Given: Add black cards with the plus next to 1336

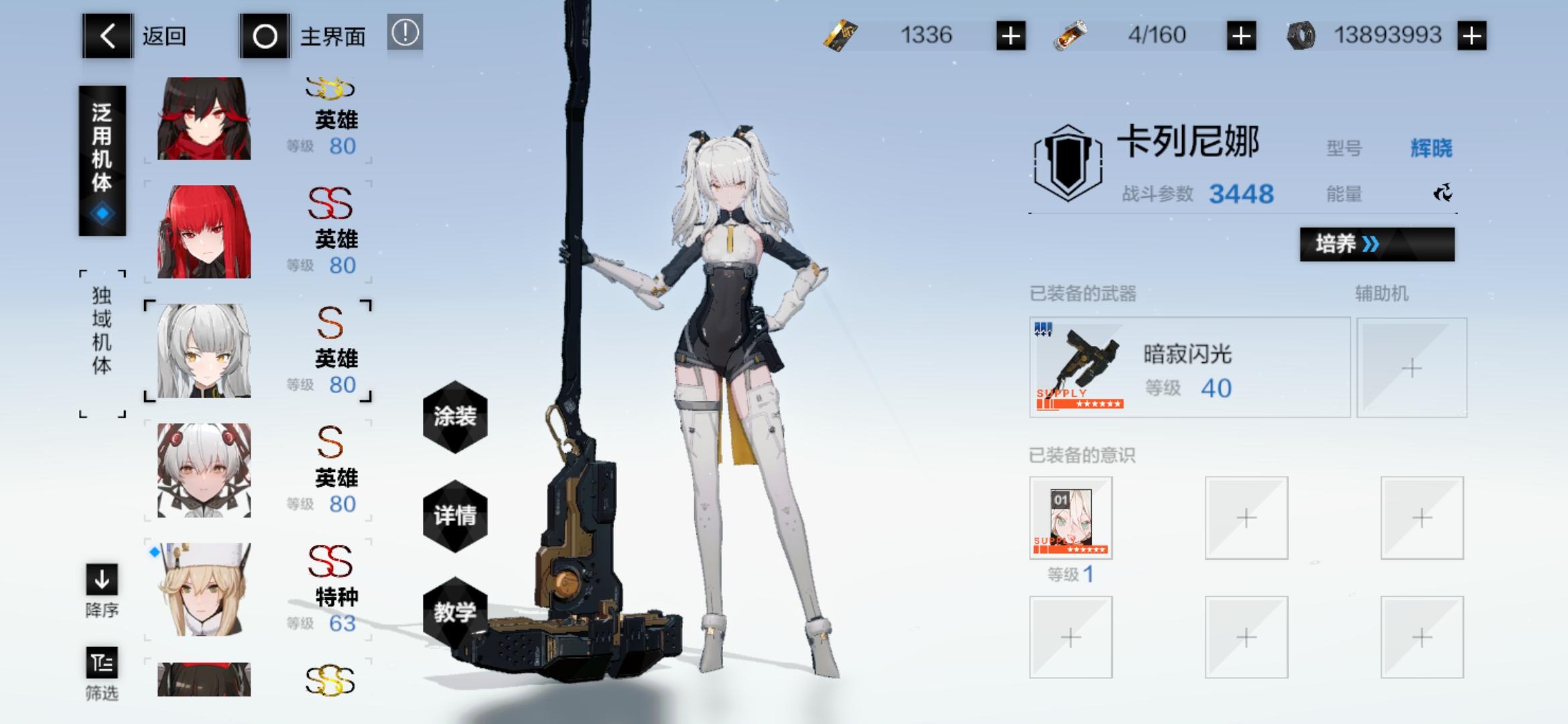Looking at the screenshot, I should point(1011,35).
